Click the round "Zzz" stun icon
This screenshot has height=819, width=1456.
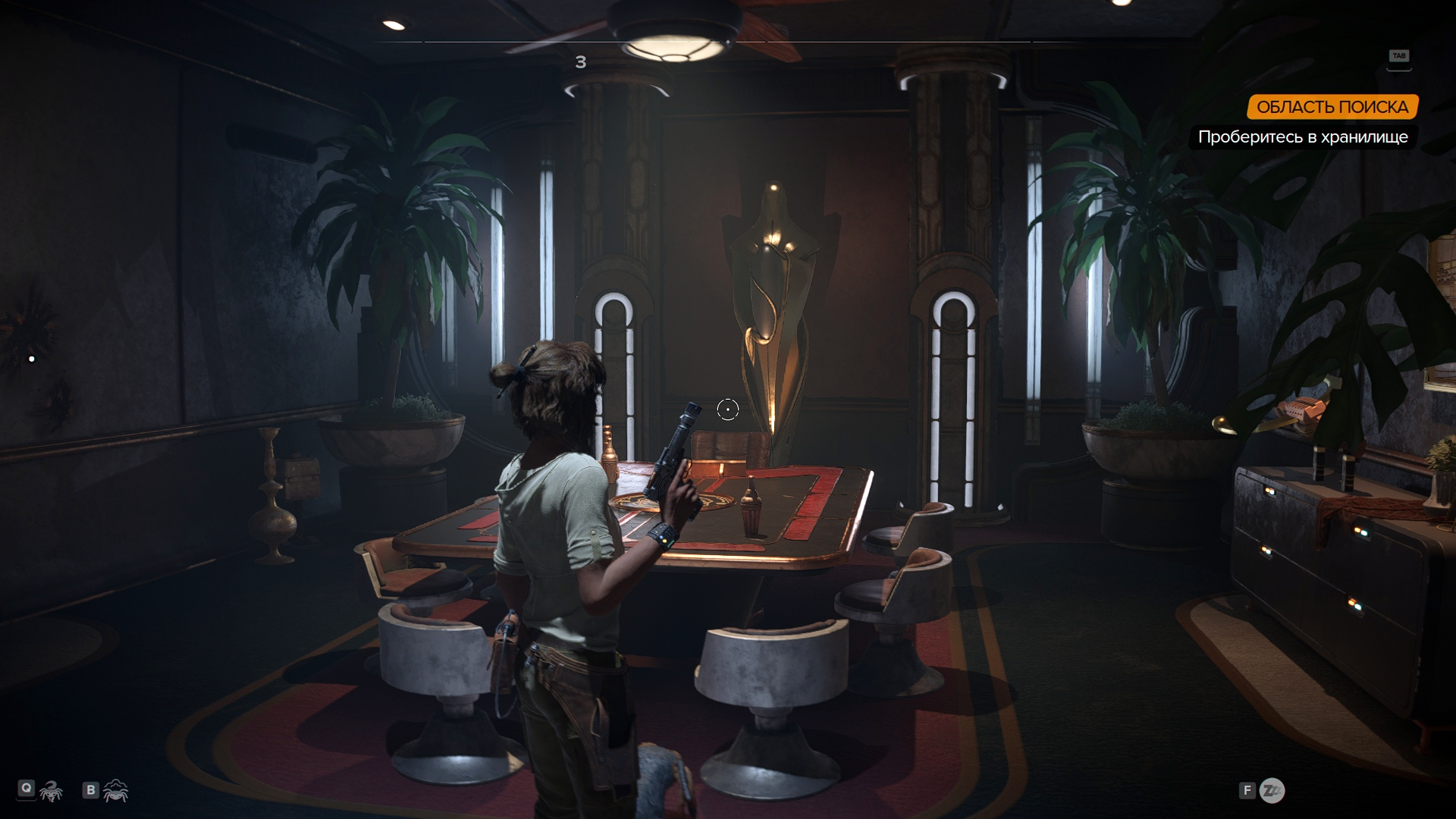pyautogui.click(x=1272, y=791)
